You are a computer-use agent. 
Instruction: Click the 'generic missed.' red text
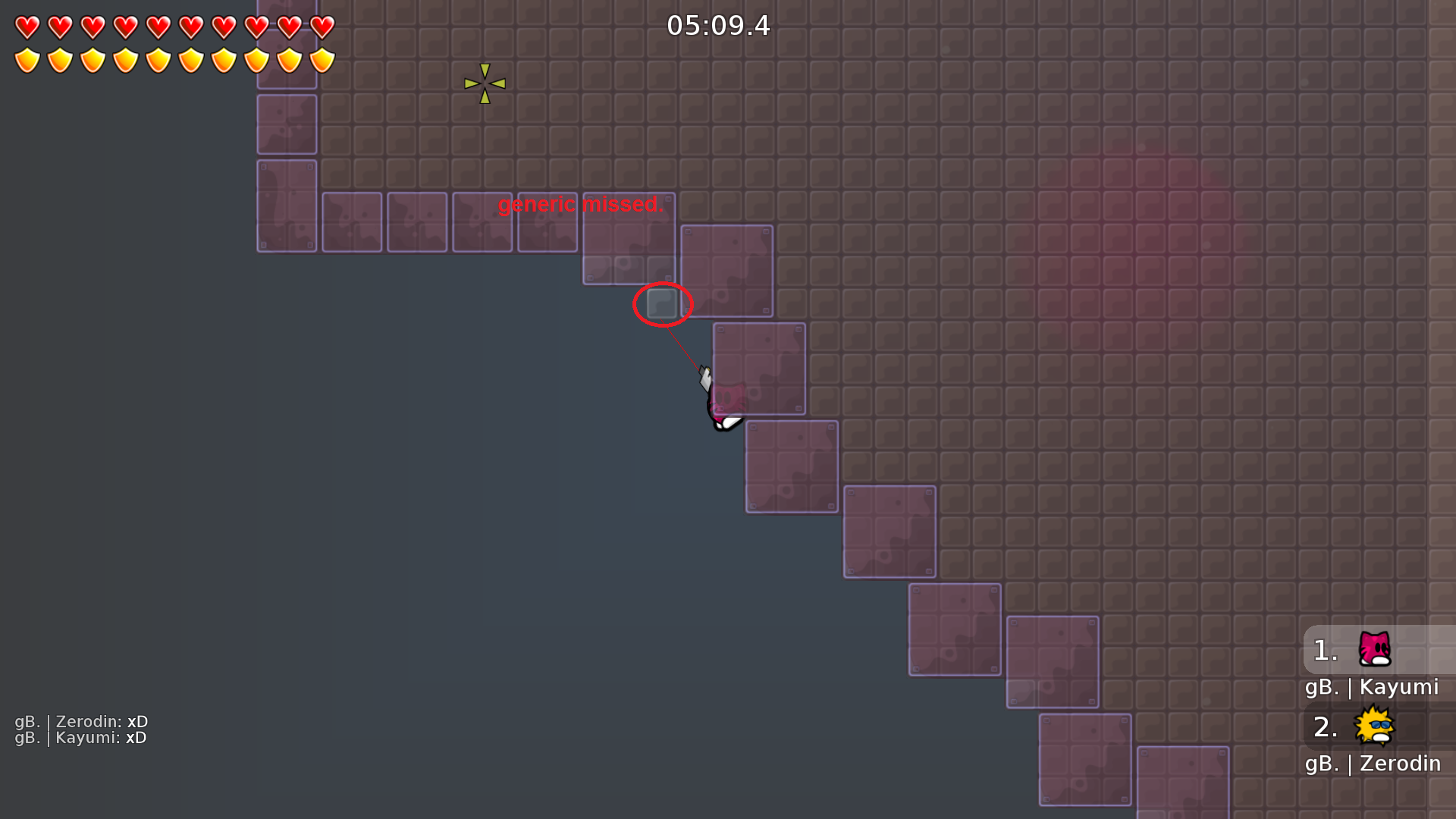pos(581,205)
